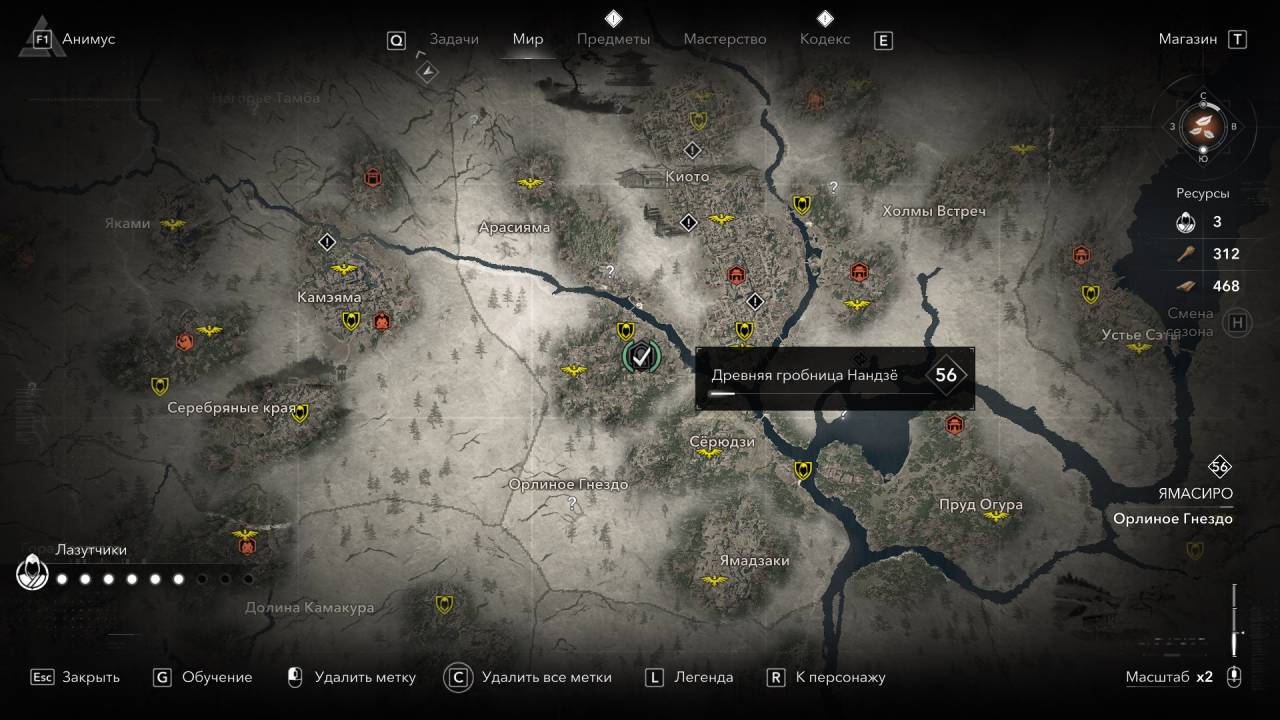Switch to the Задачи tab

pyautogui.click(x=454, y=39)
